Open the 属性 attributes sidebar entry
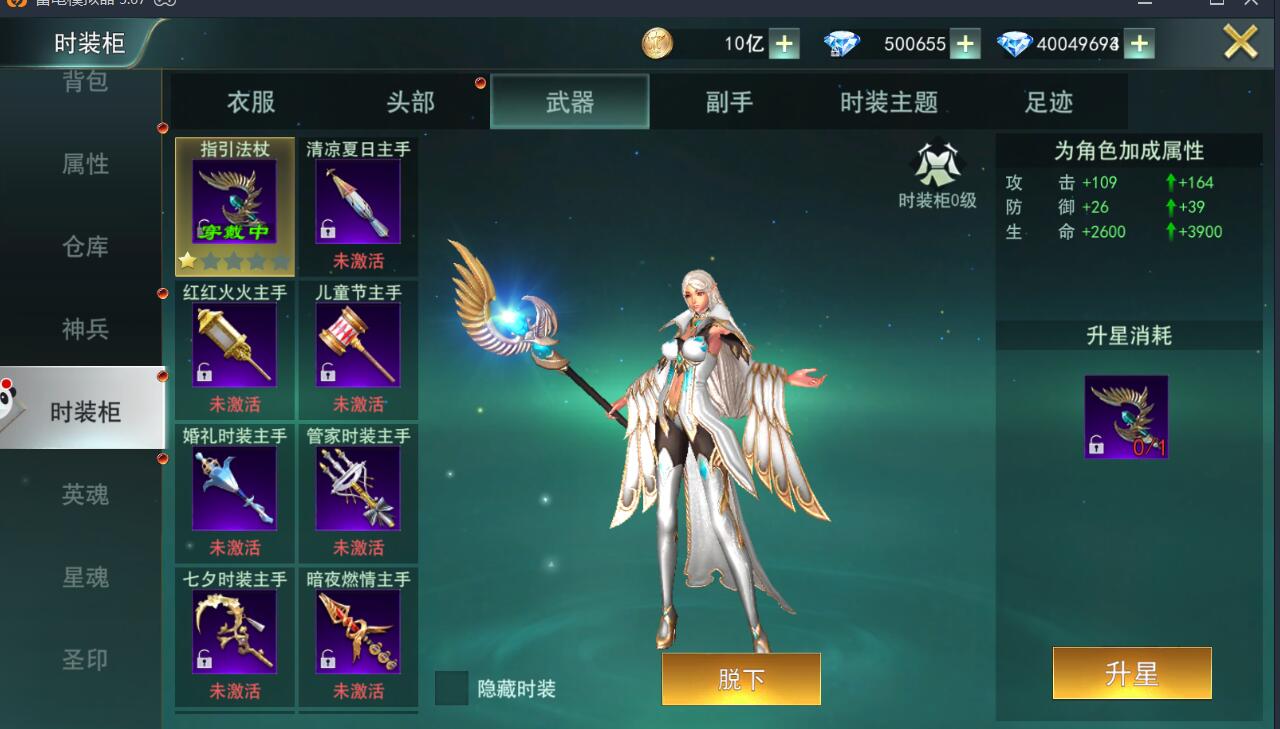Image resolution: width=1280 pixels, height=729 pixels. [x=85, y=164]
